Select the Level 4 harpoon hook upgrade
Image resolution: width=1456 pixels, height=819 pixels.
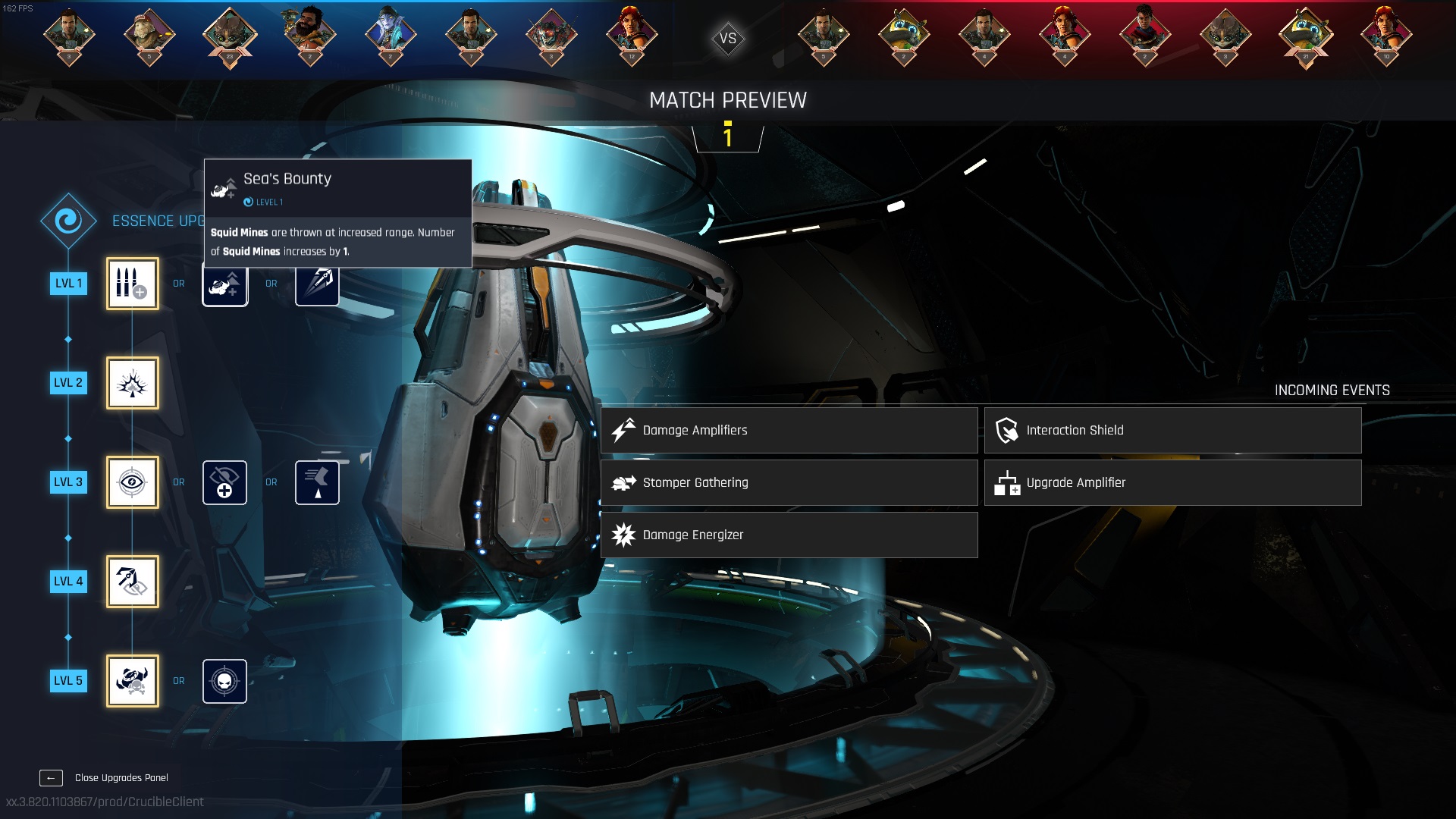133,582
